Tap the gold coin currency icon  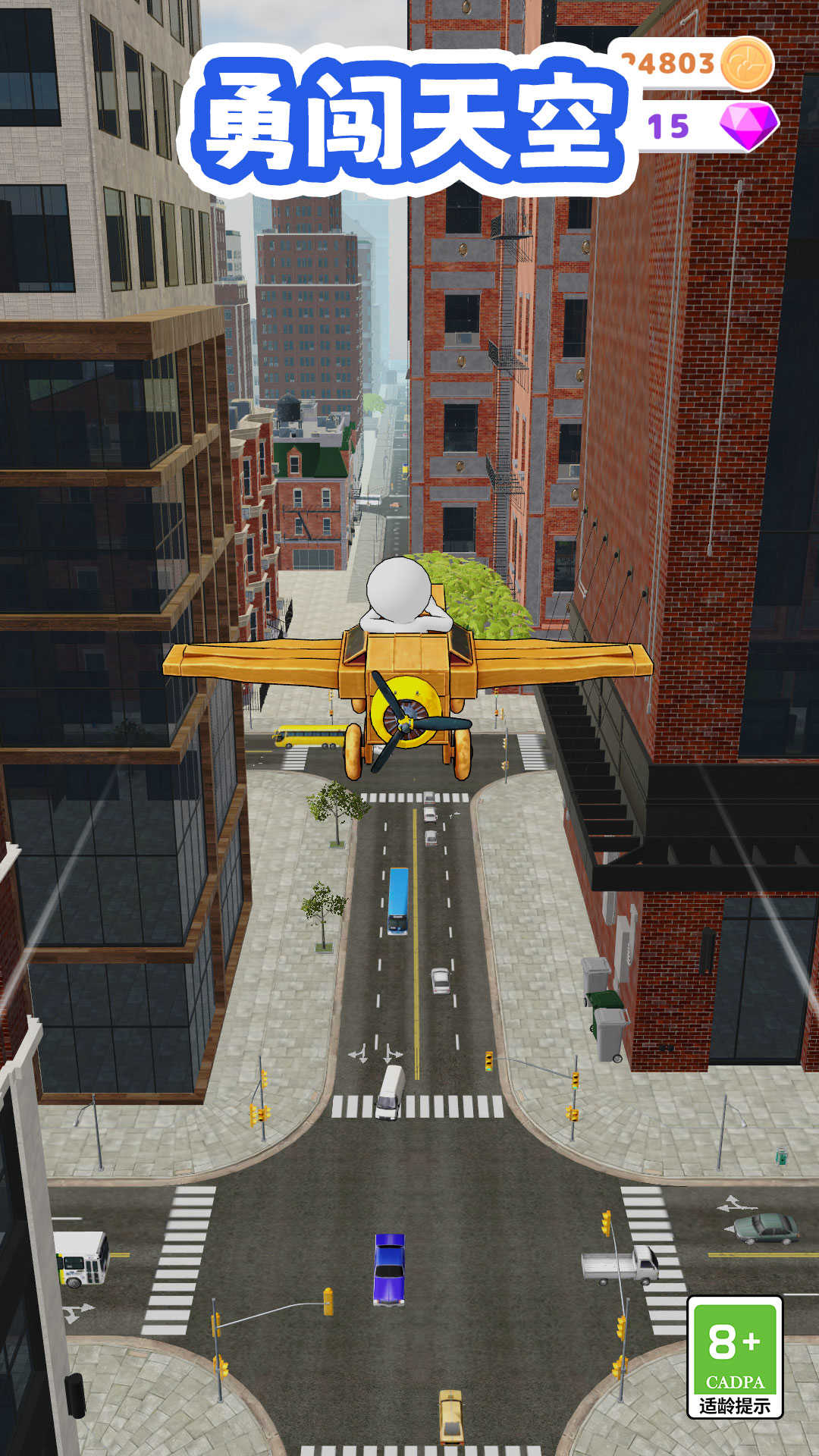coord(746,64)
